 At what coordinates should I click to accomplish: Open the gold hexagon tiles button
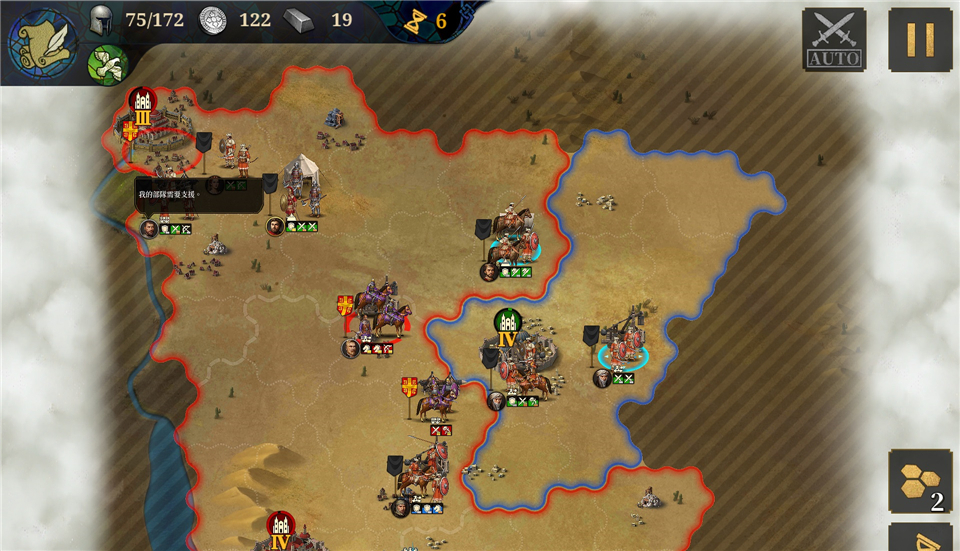920,481
